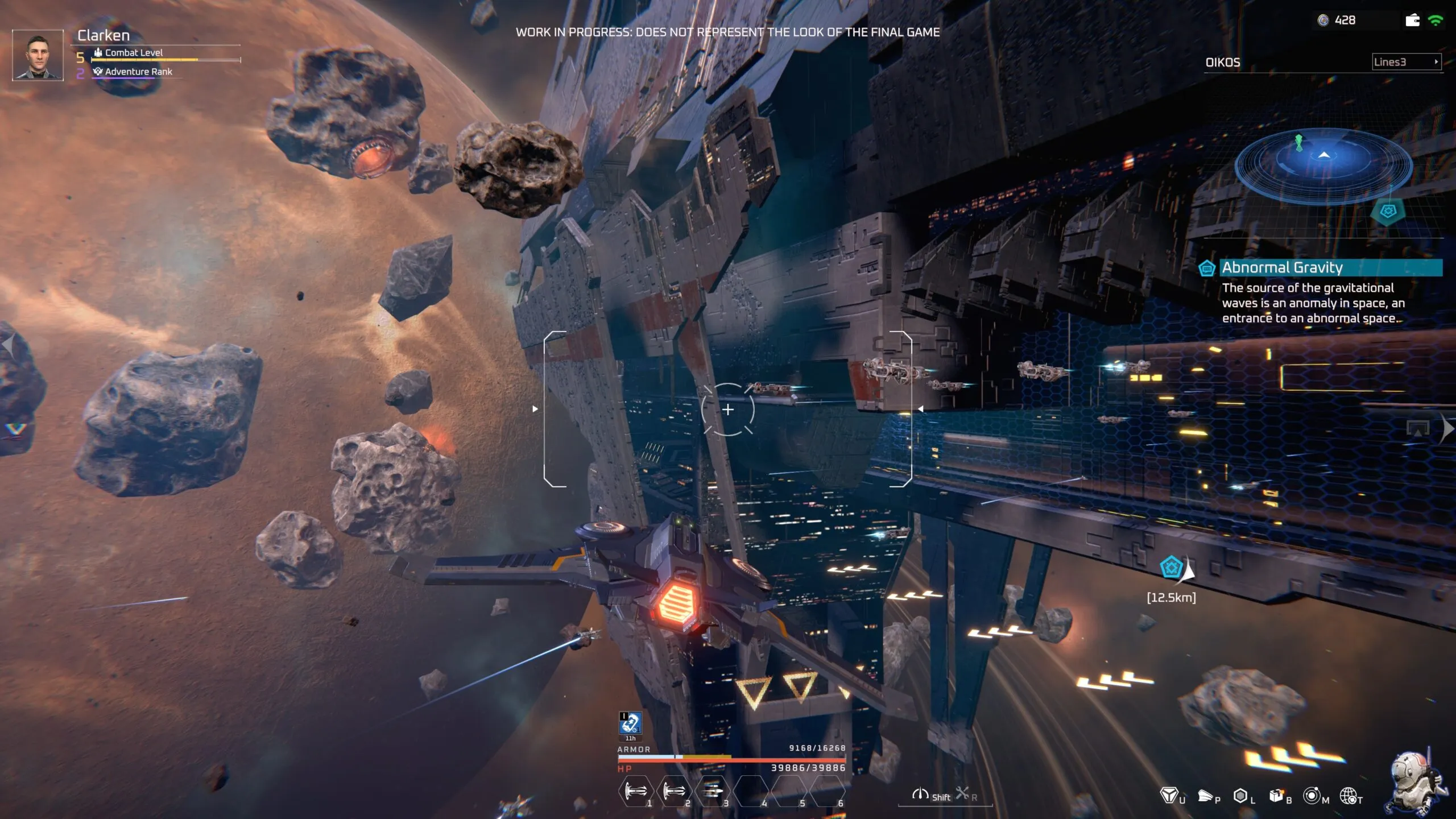Viewport: 1456px width, 819px height.
Task: Fire the missile weapon in slot 3
Action: 712,791
